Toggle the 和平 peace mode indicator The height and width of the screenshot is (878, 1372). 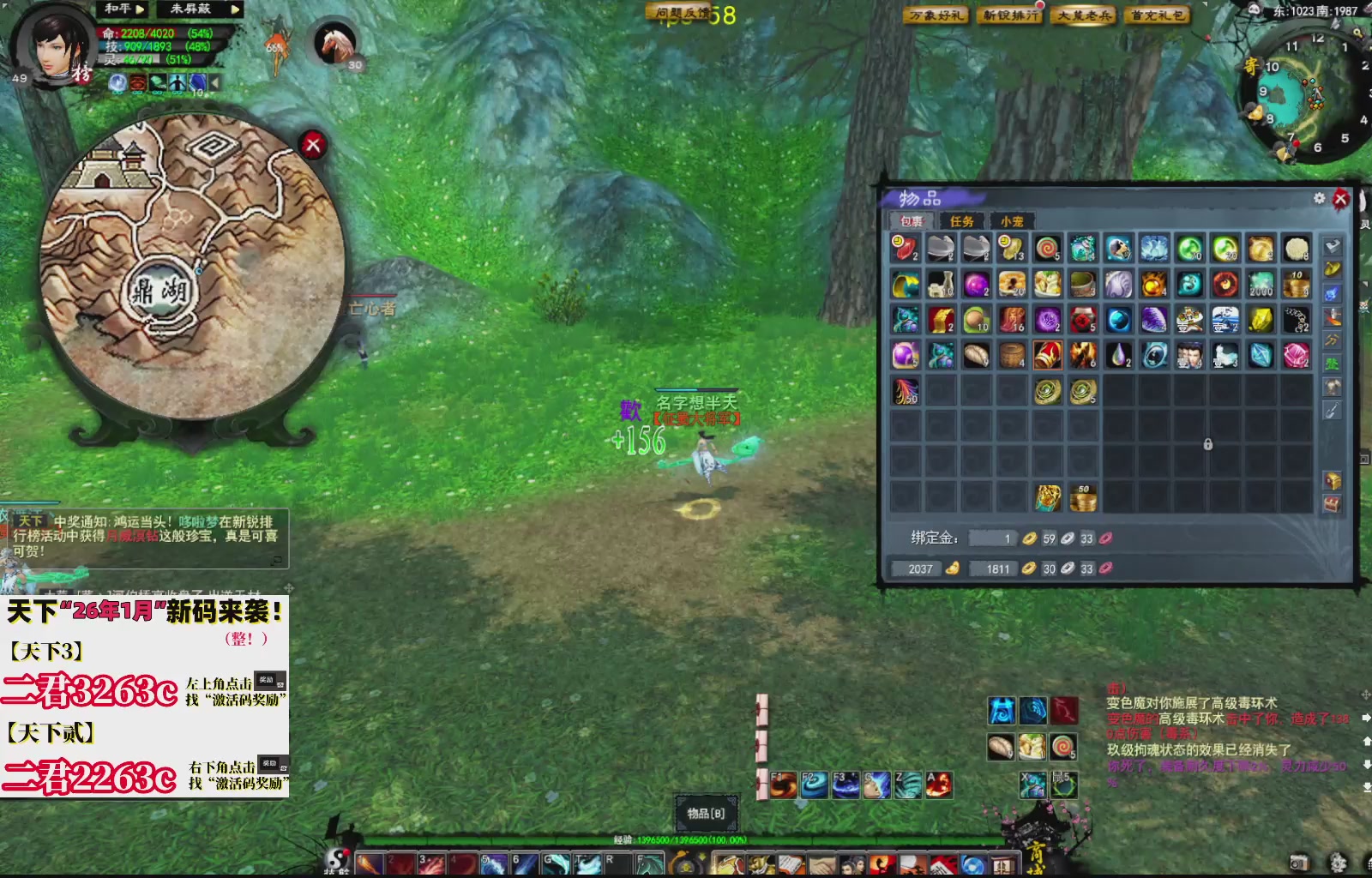(118, 8)
